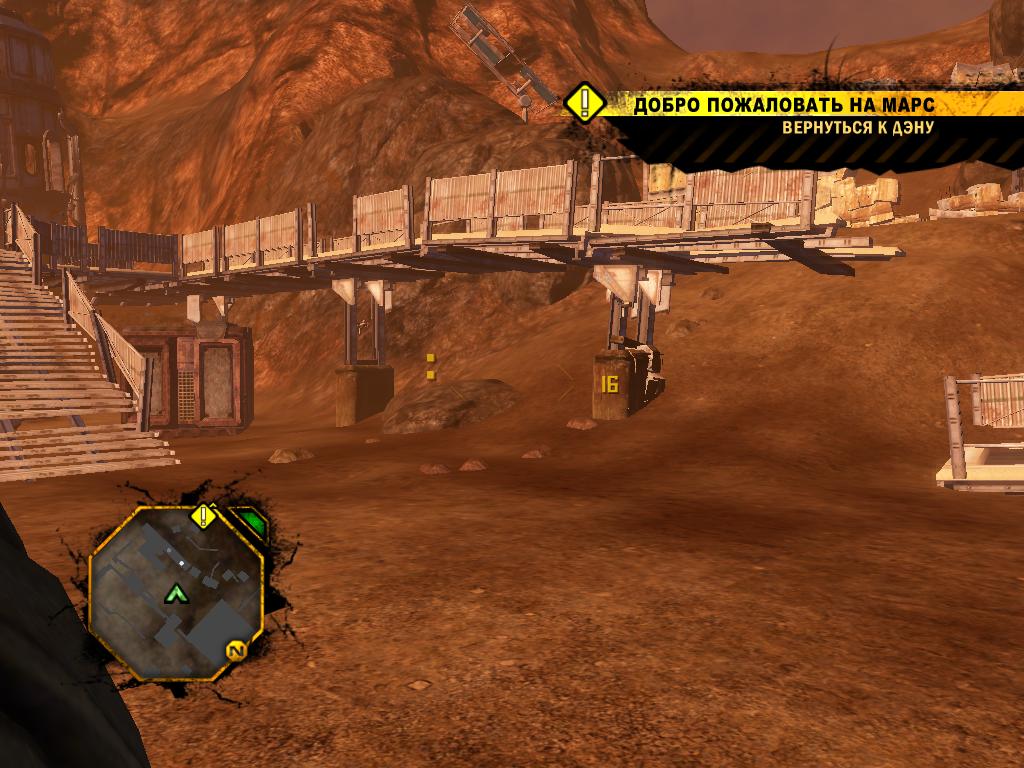Select the objective exclamation marker on the minimap
Image resolution: width=1024 pixels, height=768 pixels.
coord(204,516)
